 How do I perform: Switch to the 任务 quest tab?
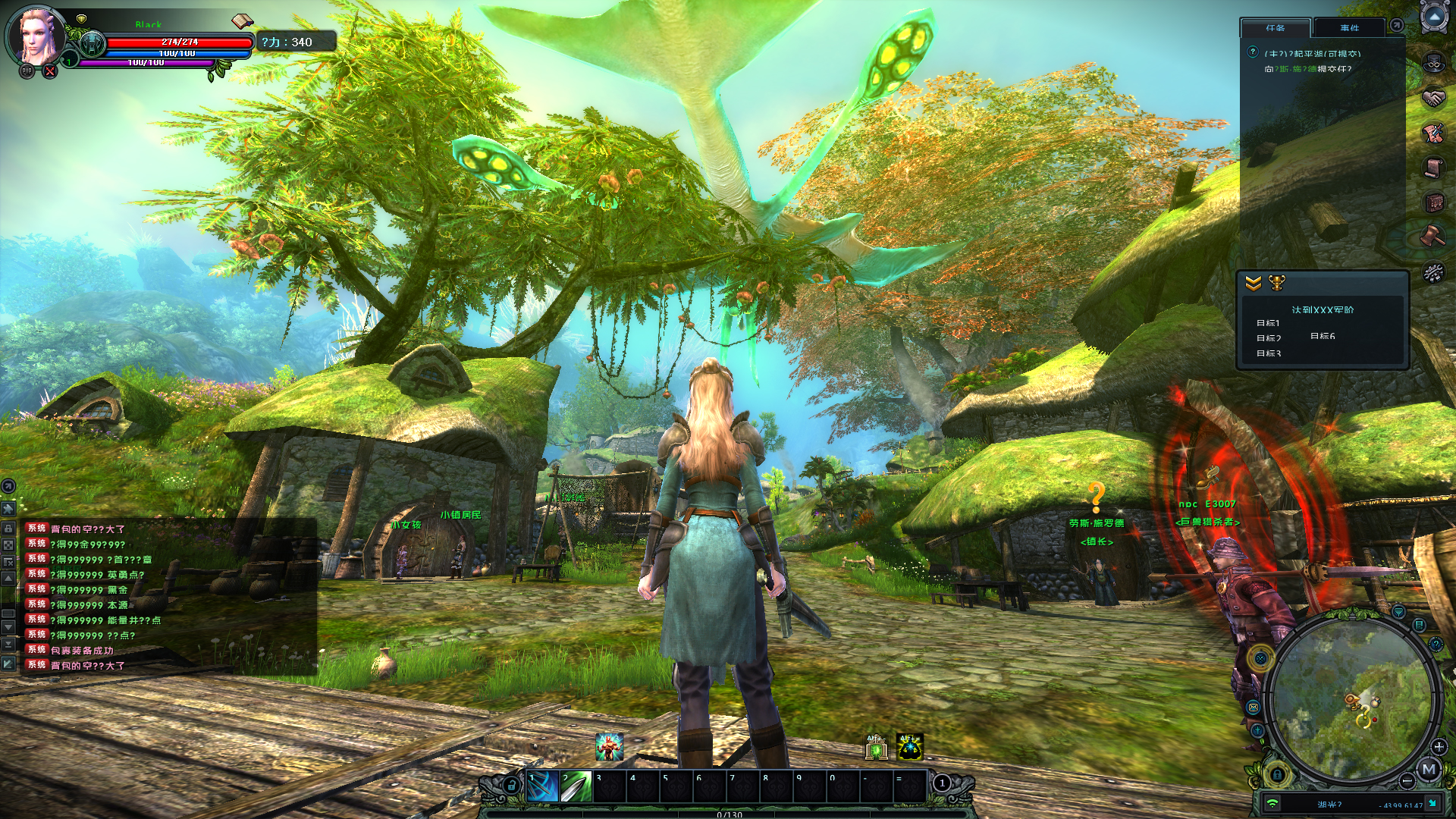(1275, 28)
